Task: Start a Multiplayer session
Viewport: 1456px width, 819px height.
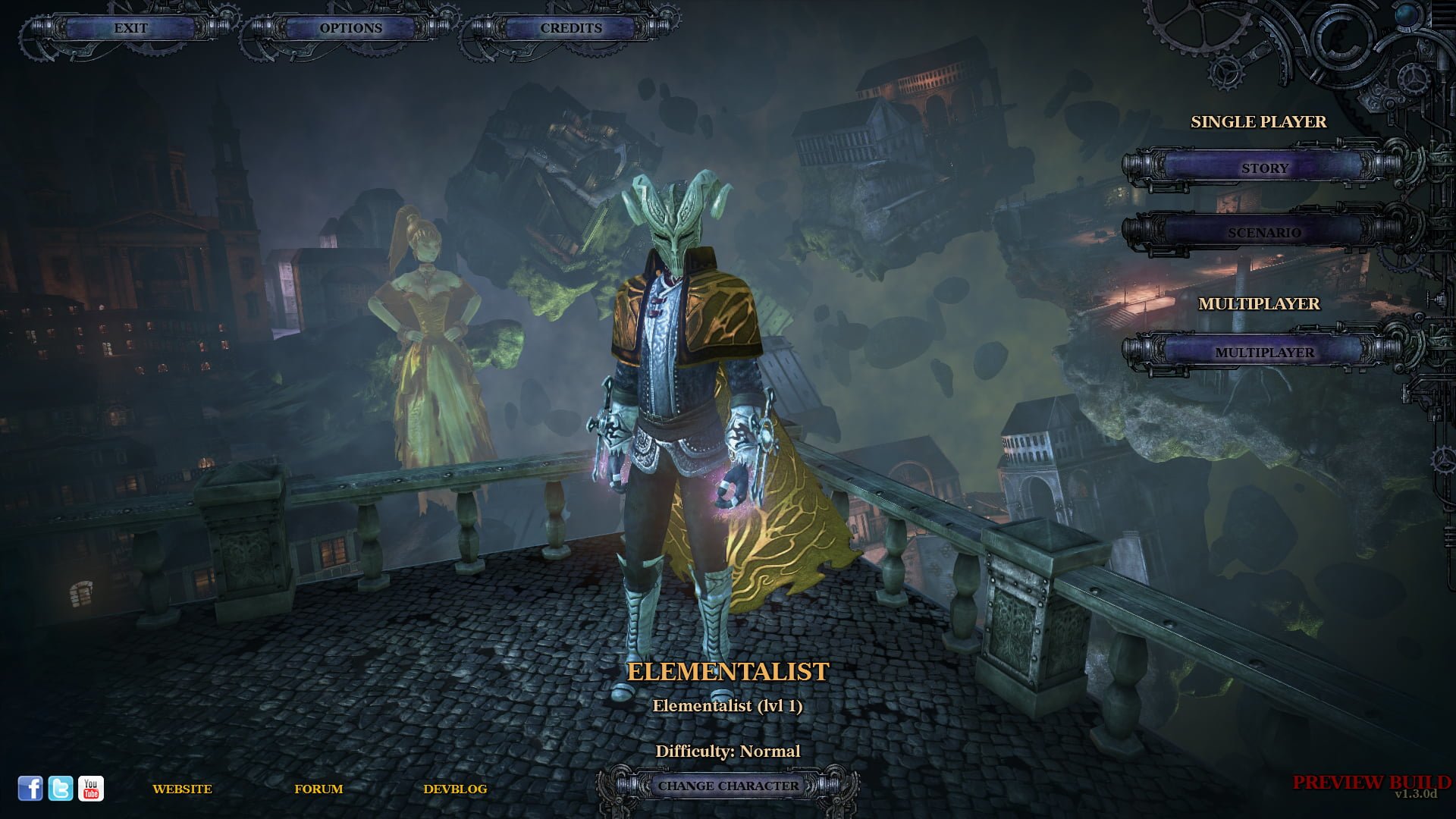Action: click(1265, 353)
